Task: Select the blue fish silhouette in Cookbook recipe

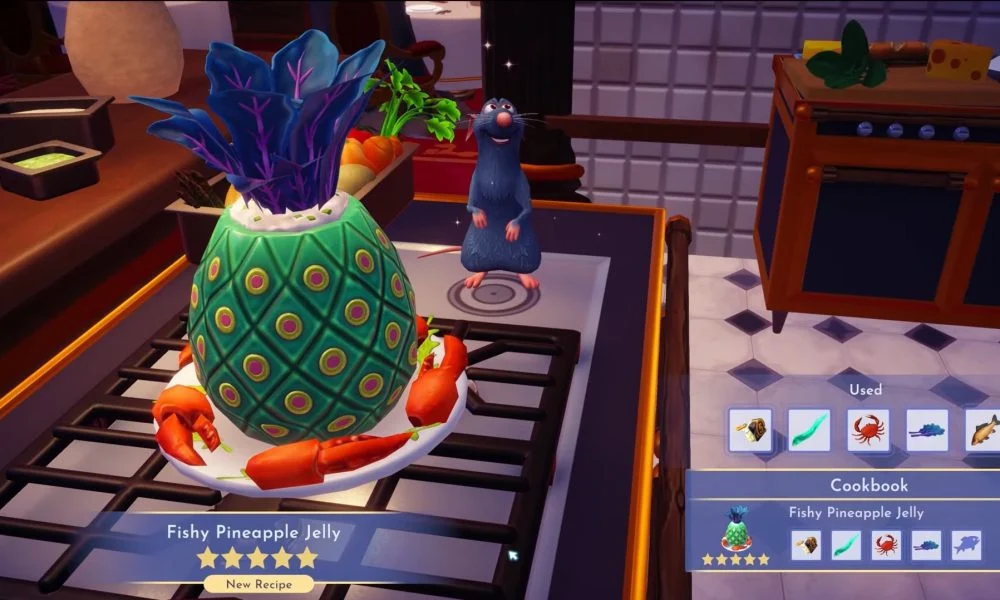Action: 966,544
